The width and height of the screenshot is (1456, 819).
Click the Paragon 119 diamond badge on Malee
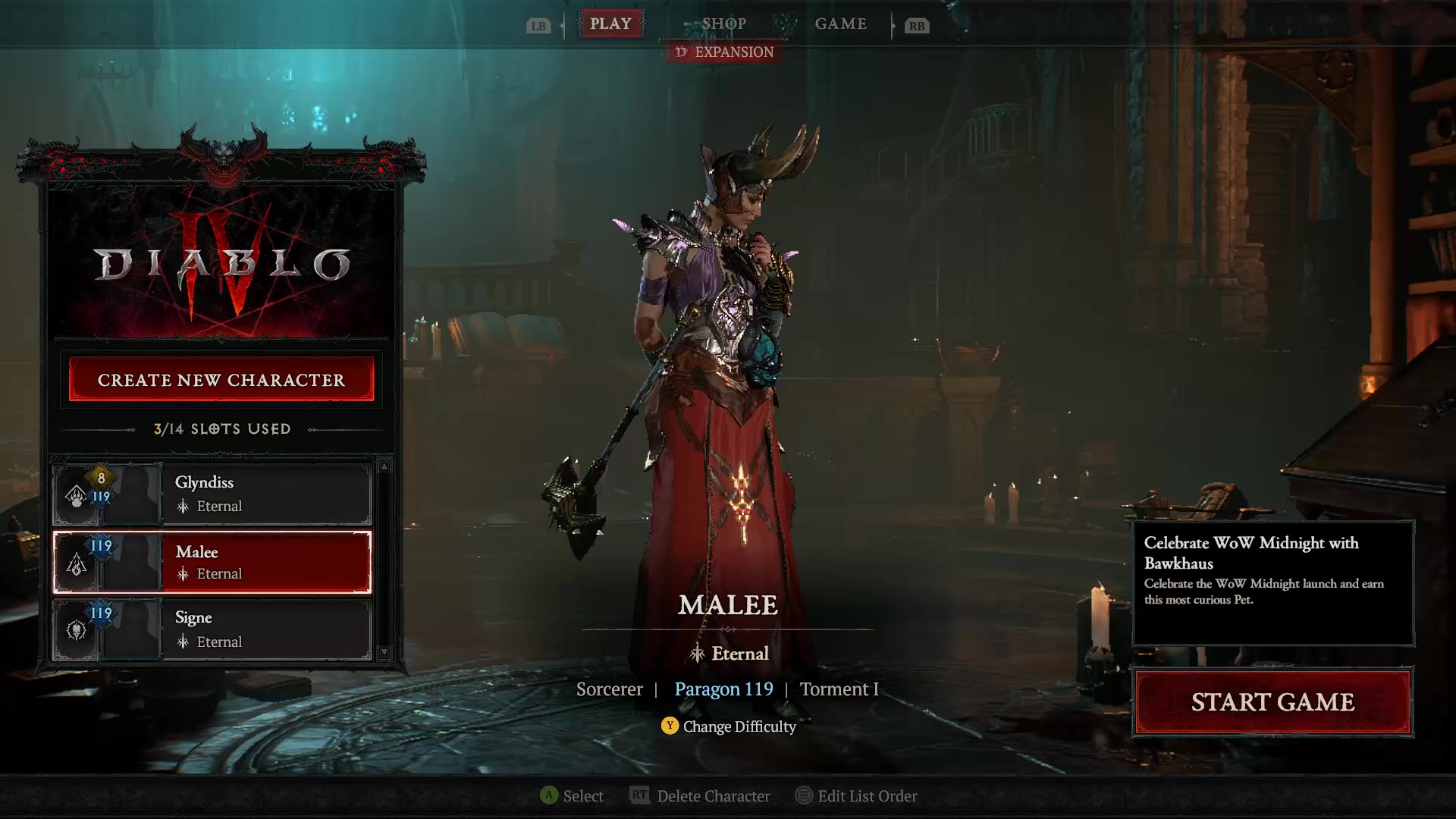tap(101, 545)
